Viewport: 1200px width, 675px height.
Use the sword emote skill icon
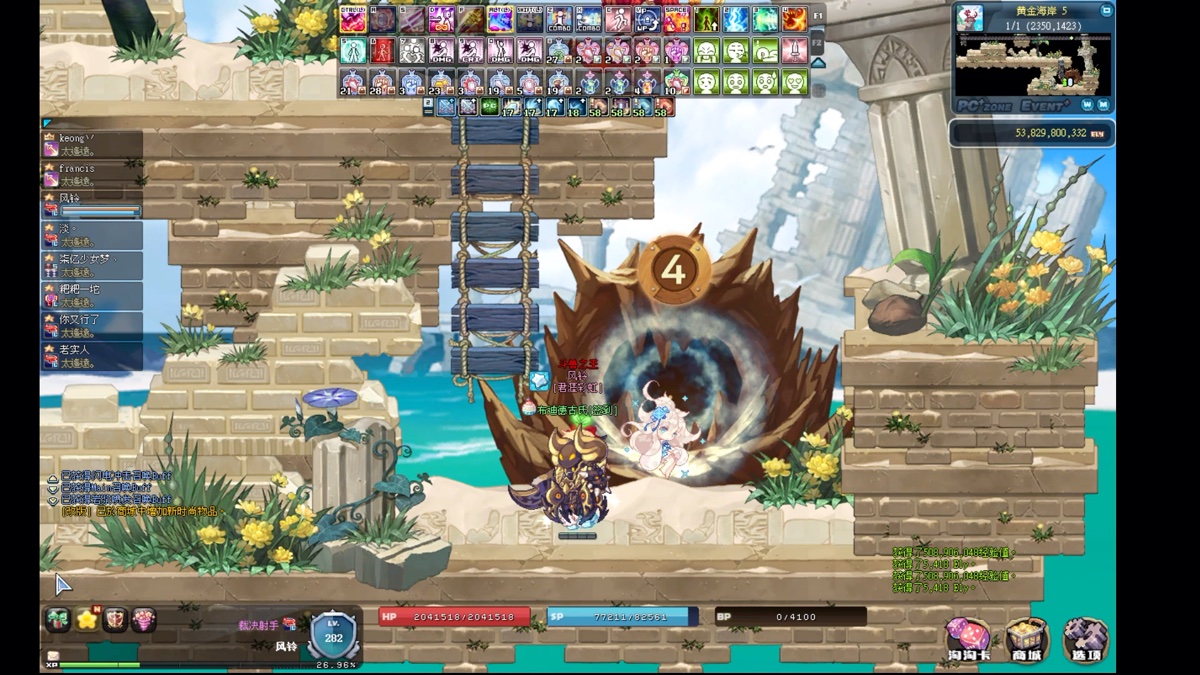[x=794, y=50]
